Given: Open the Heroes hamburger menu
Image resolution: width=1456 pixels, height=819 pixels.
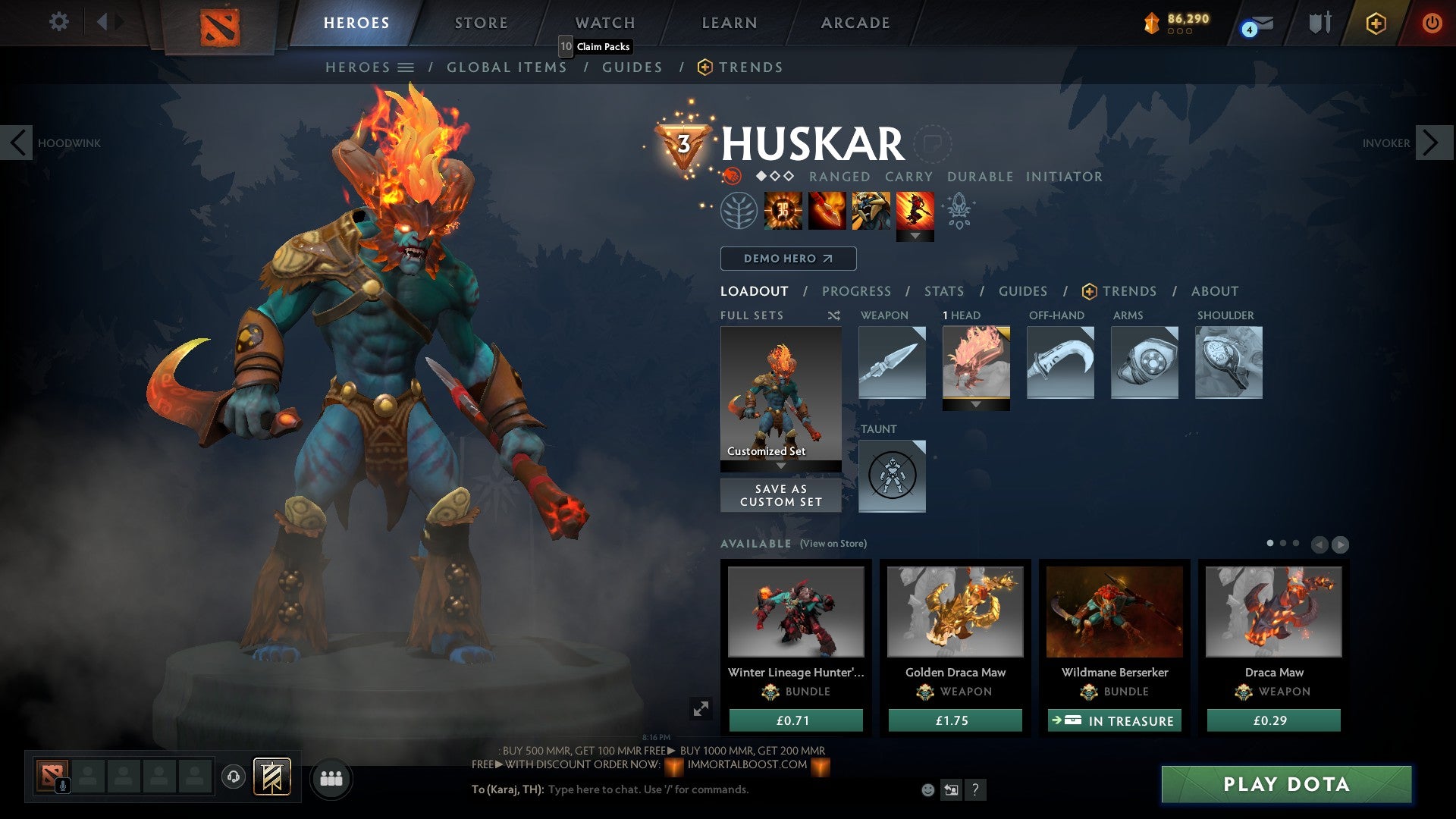Looking at the screenshot, I should click(x=406, y=67).
